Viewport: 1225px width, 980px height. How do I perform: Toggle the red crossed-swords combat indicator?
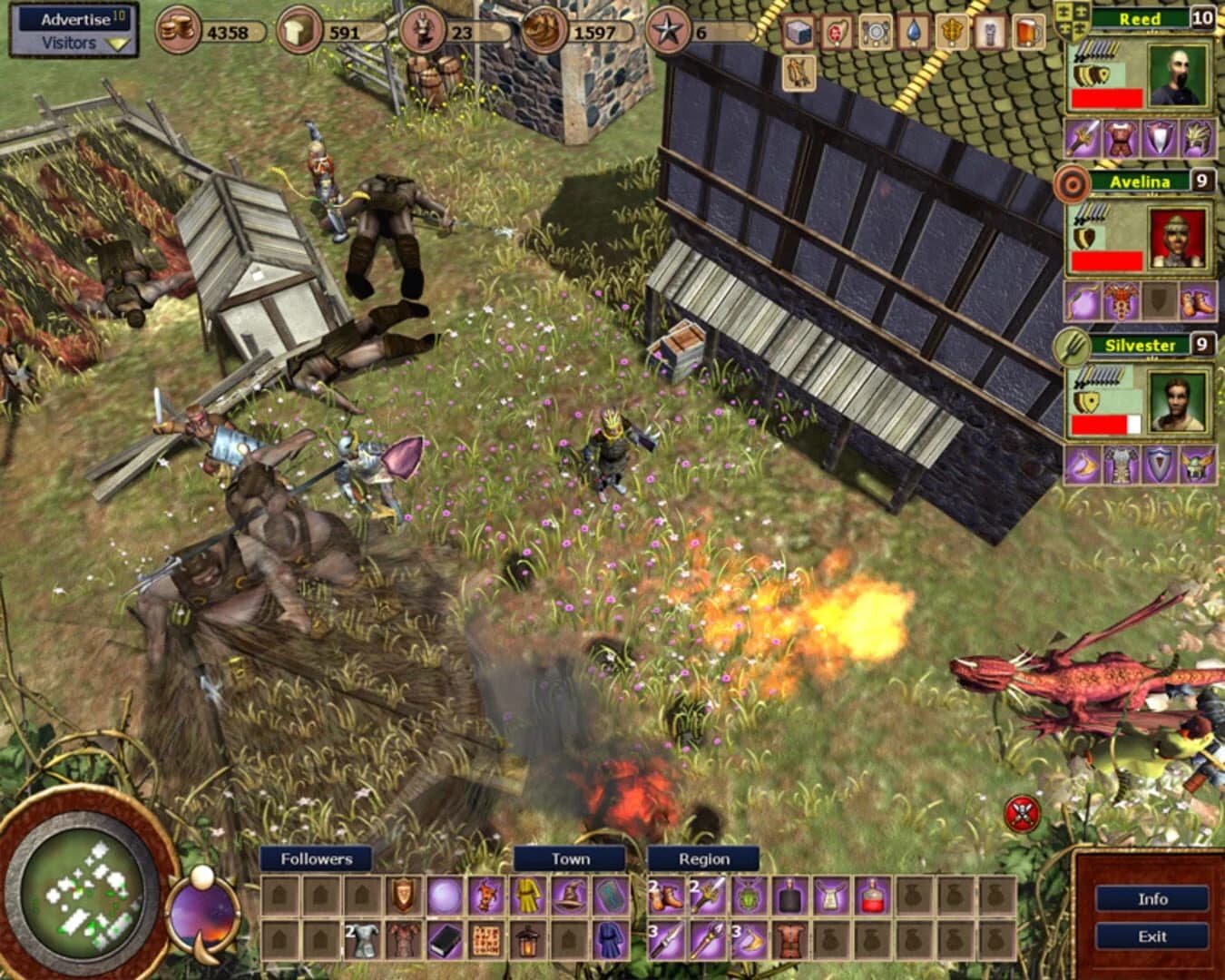(x=1024, y=812)
